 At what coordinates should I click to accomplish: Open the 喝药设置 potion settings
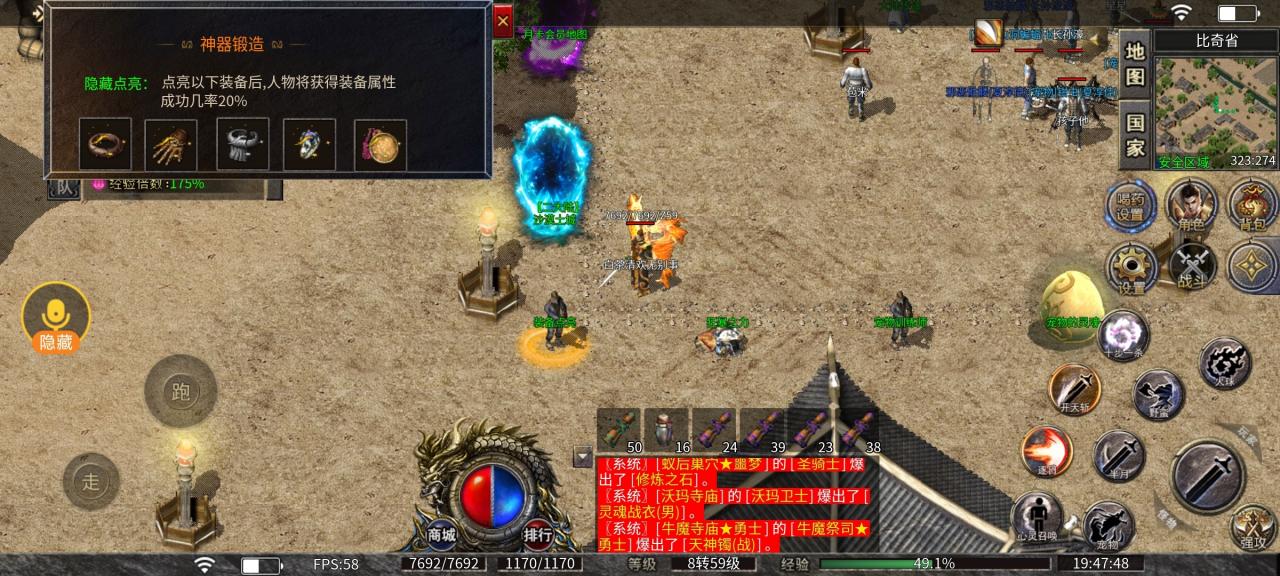(1130, 206)
